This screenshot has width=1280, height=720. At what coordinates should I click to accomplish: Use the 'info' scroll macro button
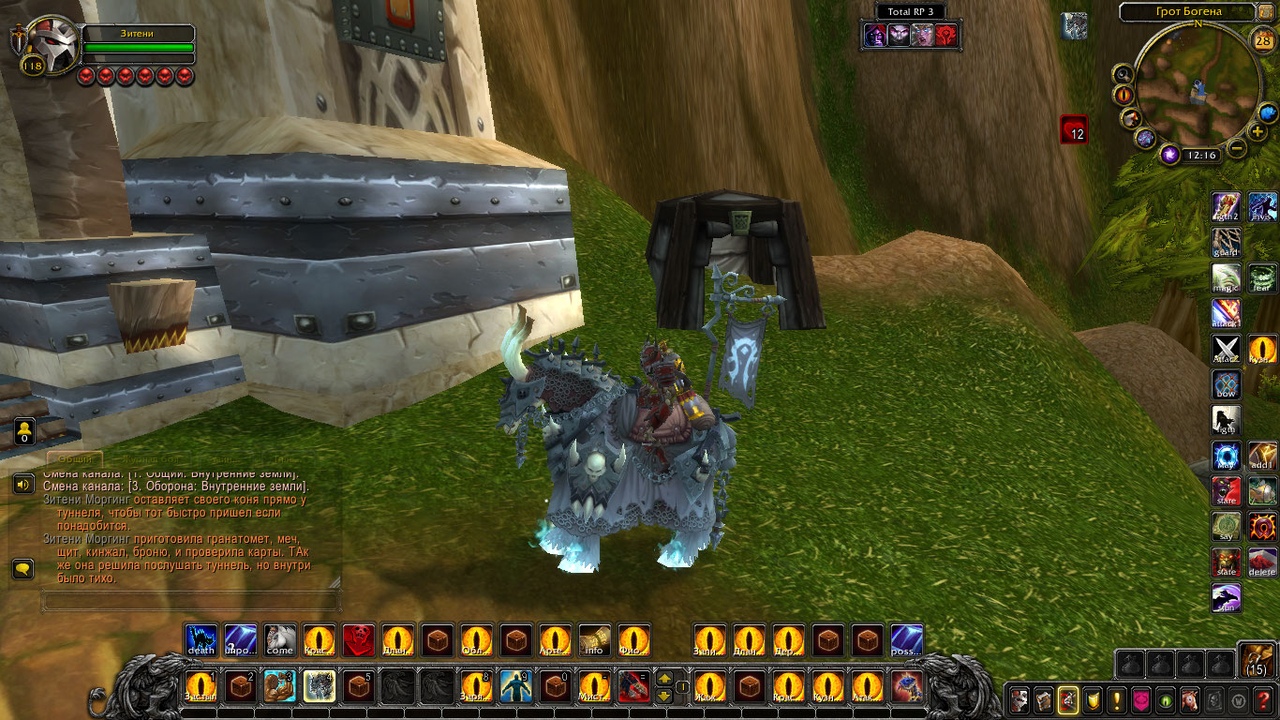[x=594, y=640]
